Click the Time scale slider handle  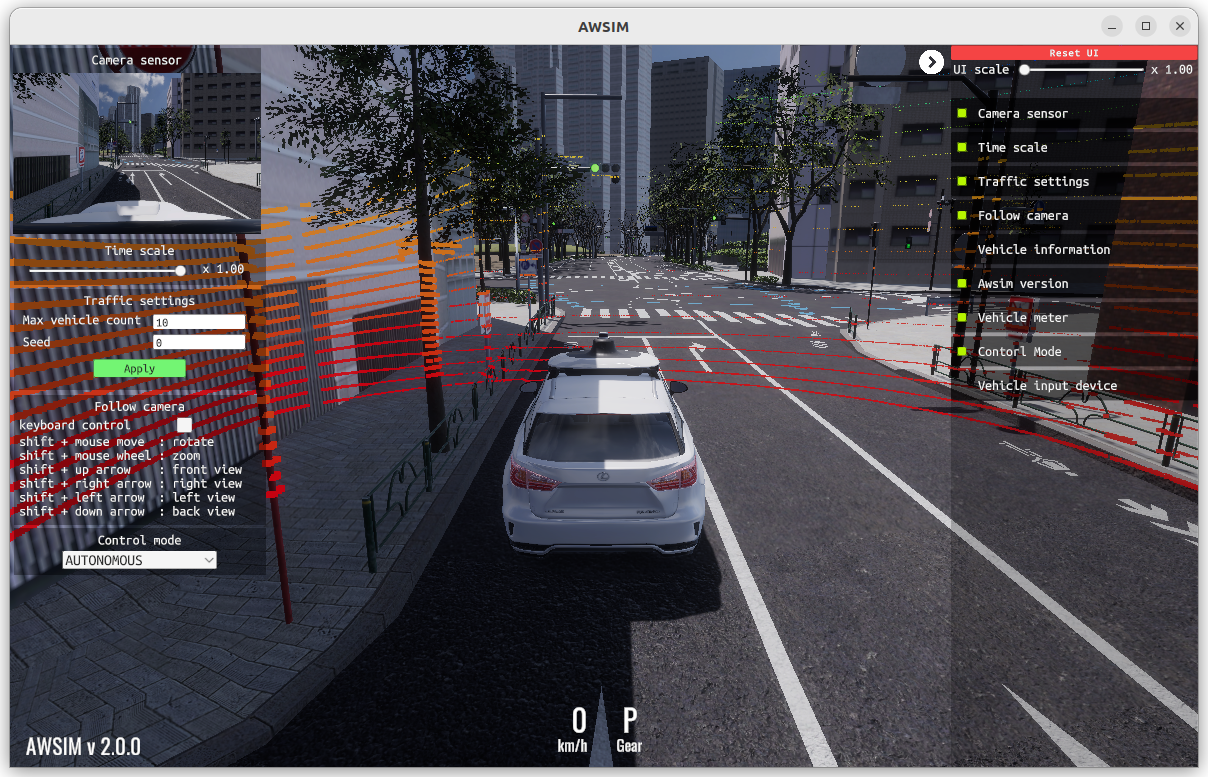181,270
